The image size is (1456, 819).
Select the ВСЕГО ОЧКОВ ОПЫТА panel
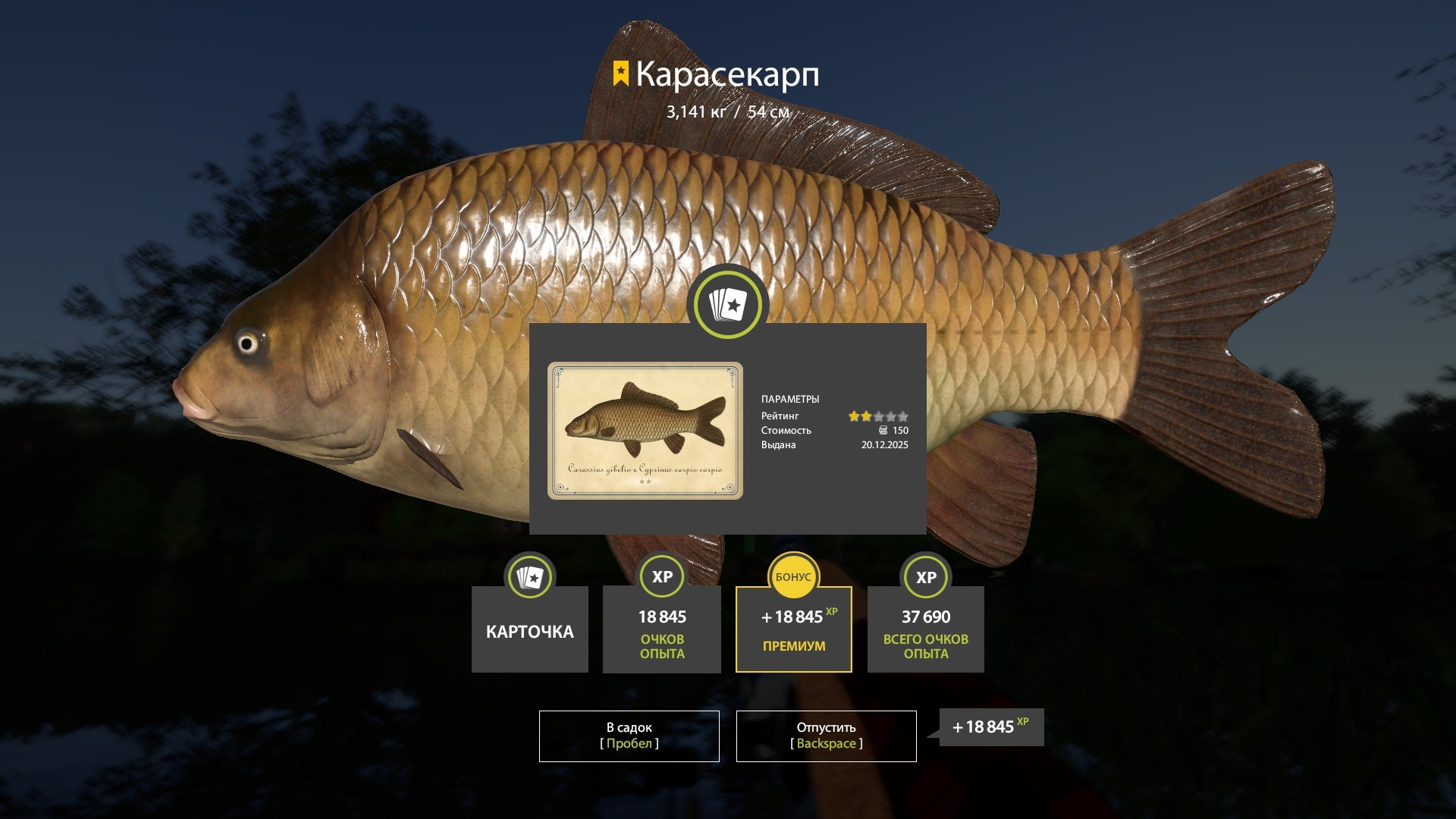click(925, 629)
